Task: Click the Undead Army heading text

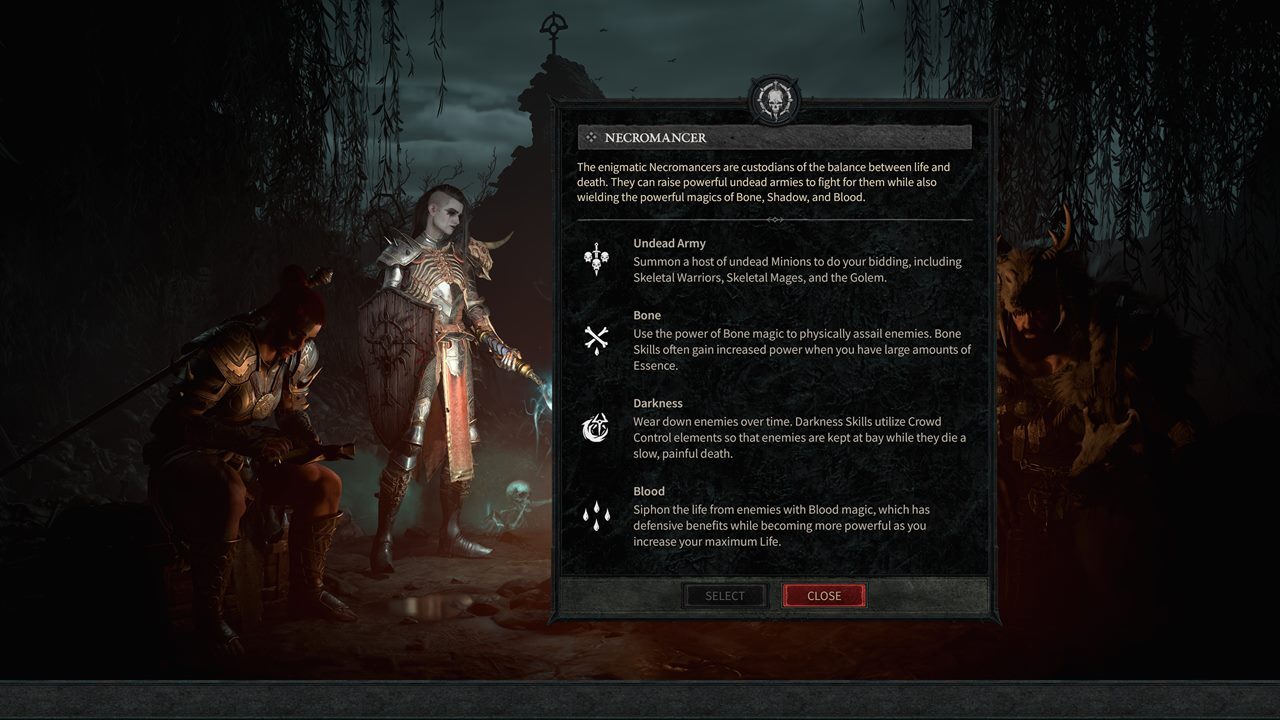Action: [668, 243]
